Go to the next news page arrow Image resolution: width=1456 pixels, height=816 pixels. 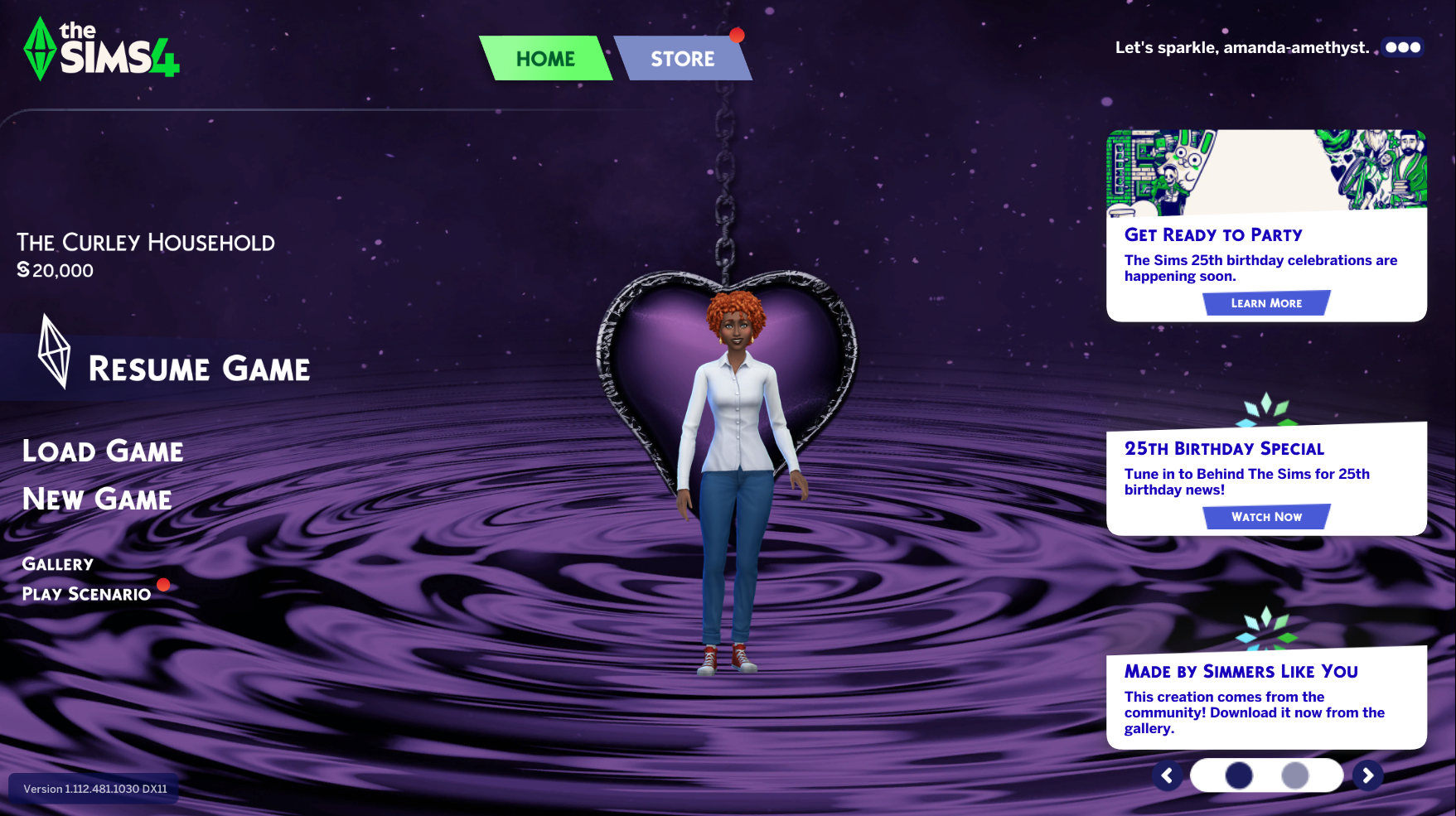coord(1367,775)
